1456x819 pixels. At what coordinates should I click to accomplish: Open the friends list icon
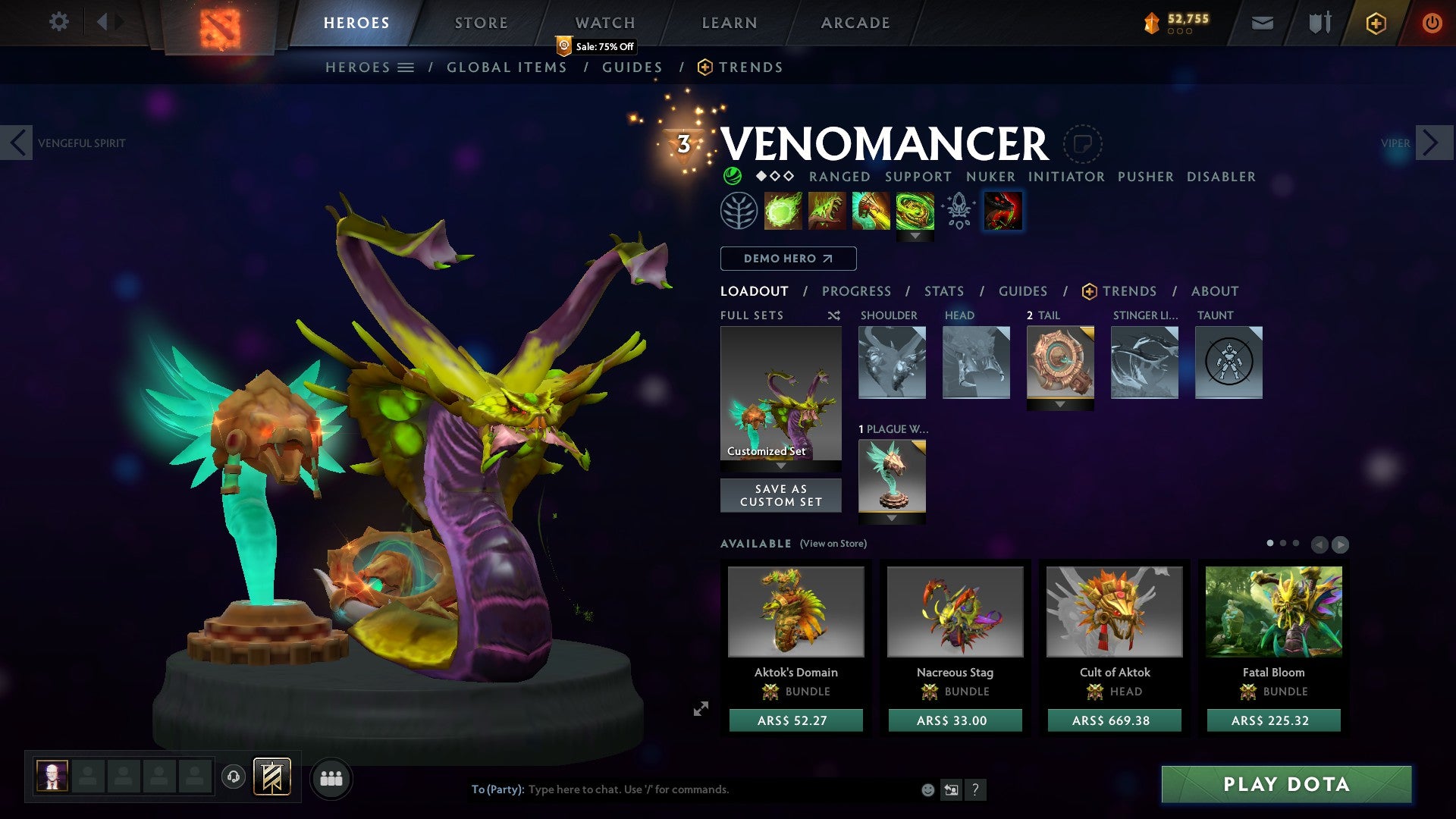click(x=331, y=777)
